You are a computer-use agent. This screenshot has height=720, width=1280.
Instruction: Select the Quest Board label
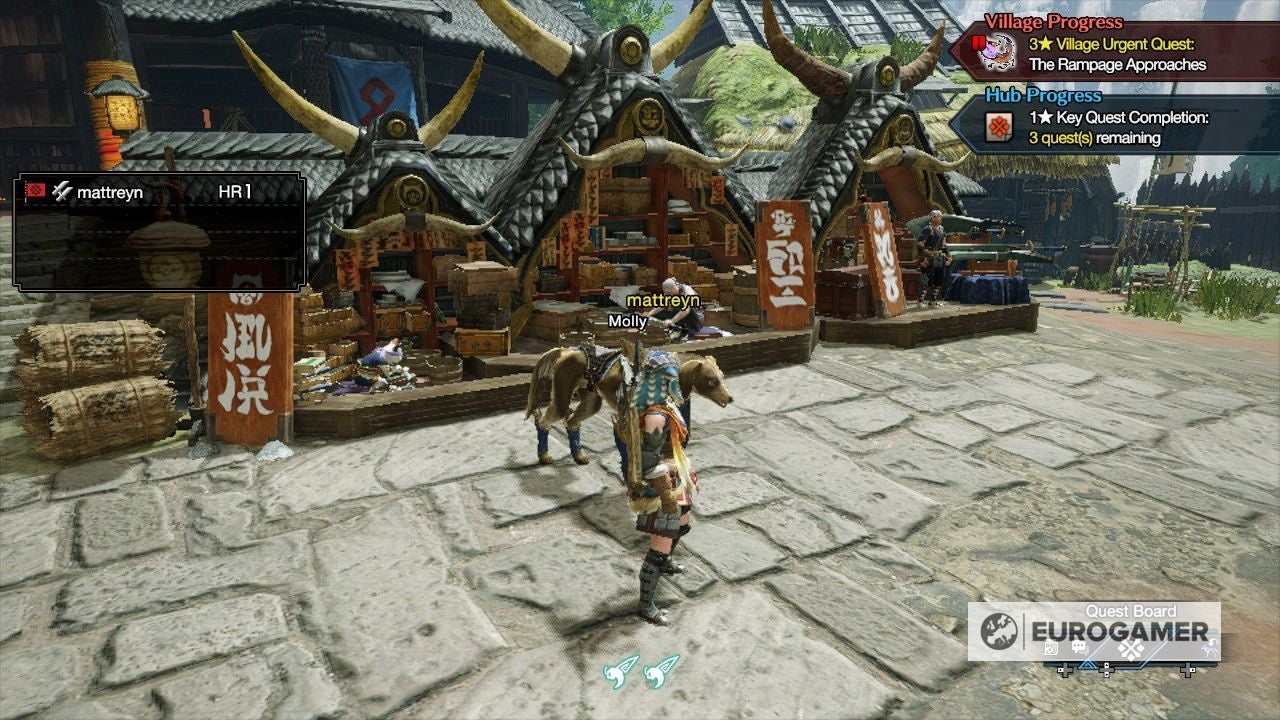pos(1130,610)
